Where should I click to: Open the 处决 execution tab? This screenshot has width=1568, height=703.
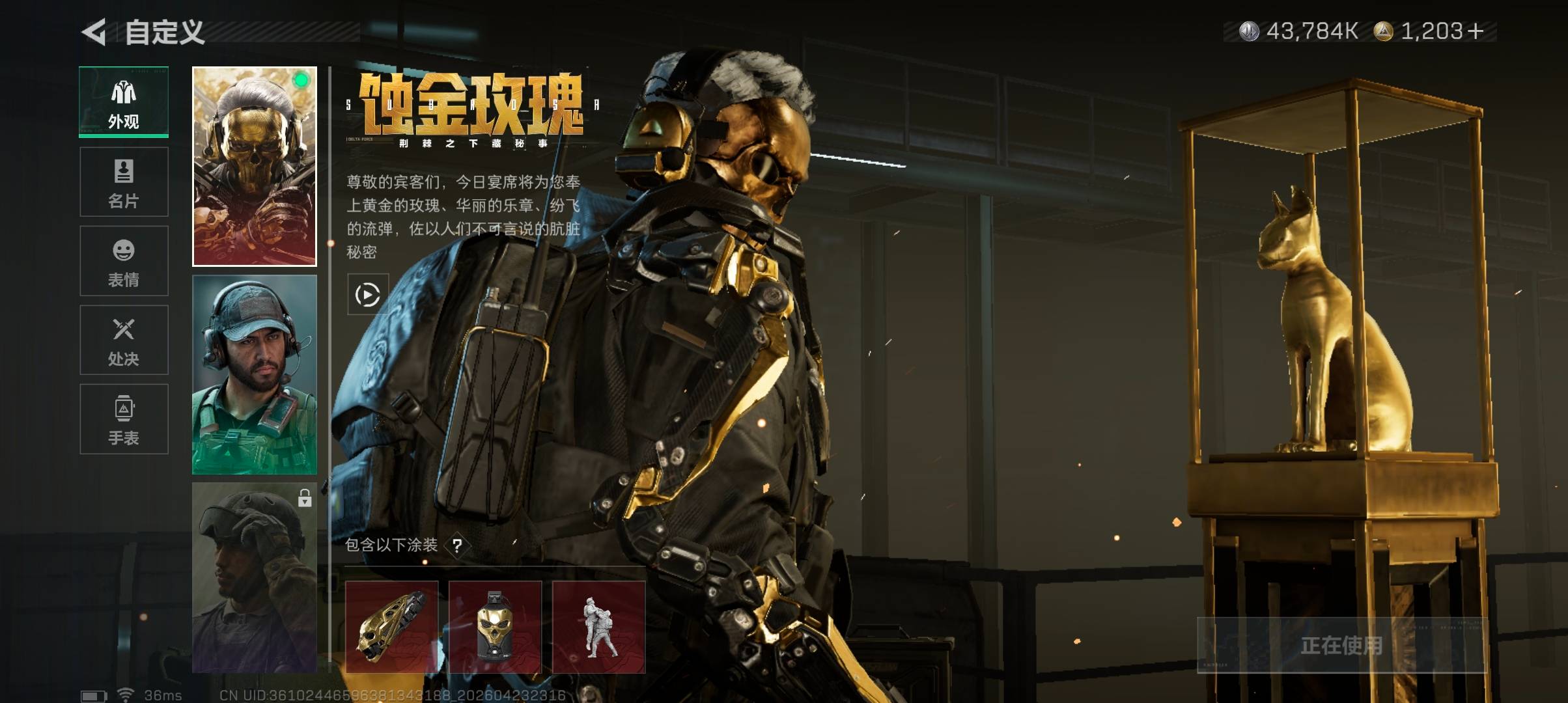[124, 340]
